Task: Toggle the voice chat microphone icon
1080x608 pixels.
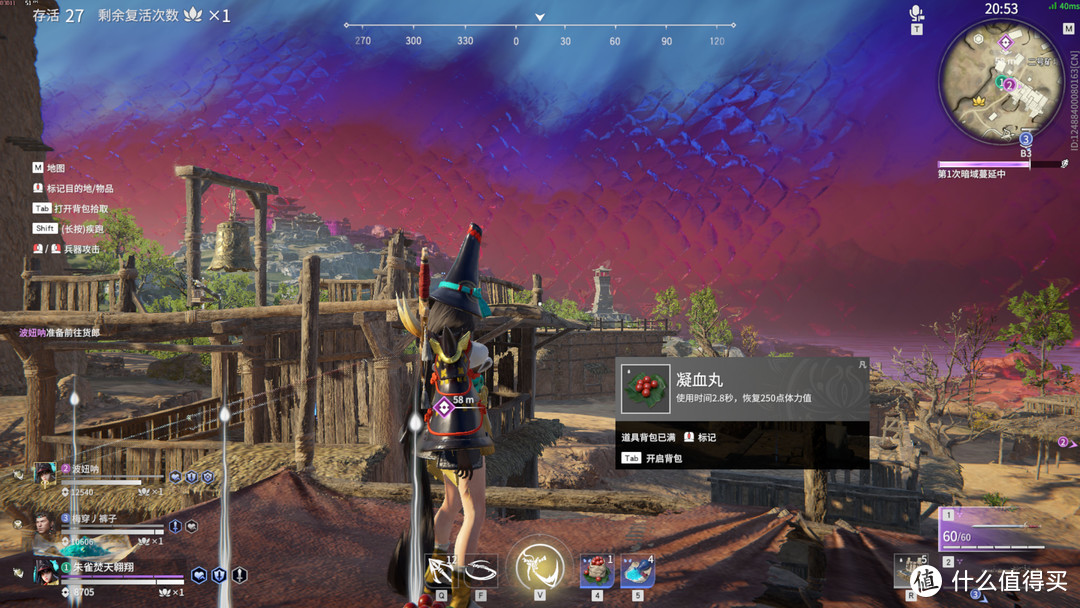Action: pyautogui.click(x=916, y=13)
